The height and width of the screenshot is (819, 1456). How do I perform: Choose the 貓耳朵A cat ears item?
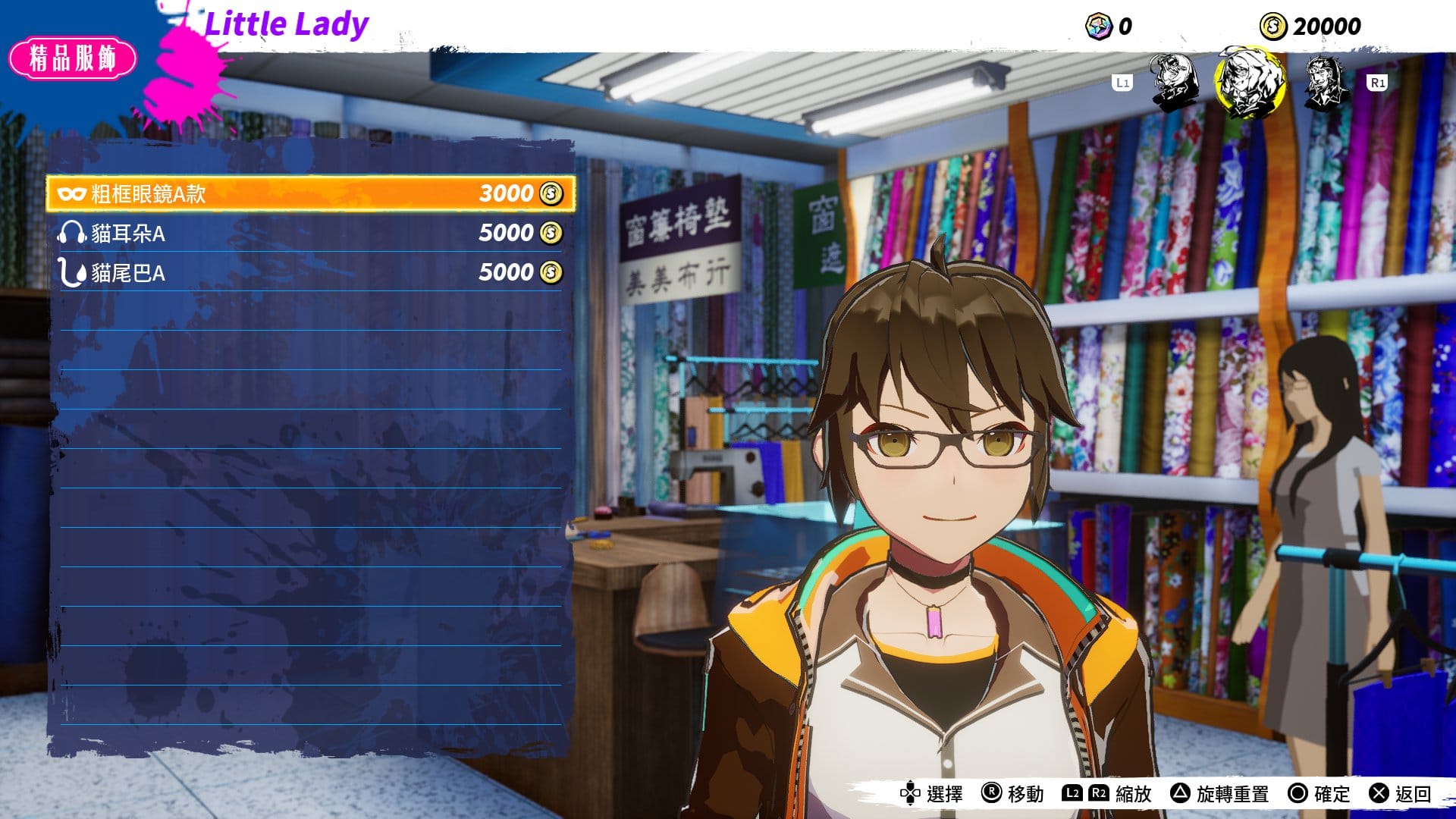click(x=311, y=233)
